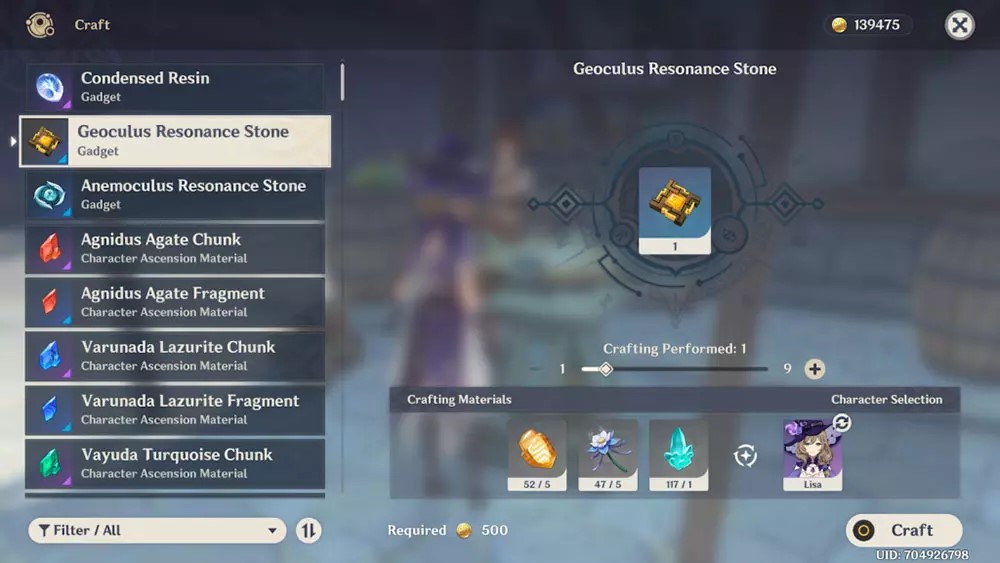Pick the Agnidus Agate Chunk recipe
The image size is (1000, 563).
pos(175,248)
